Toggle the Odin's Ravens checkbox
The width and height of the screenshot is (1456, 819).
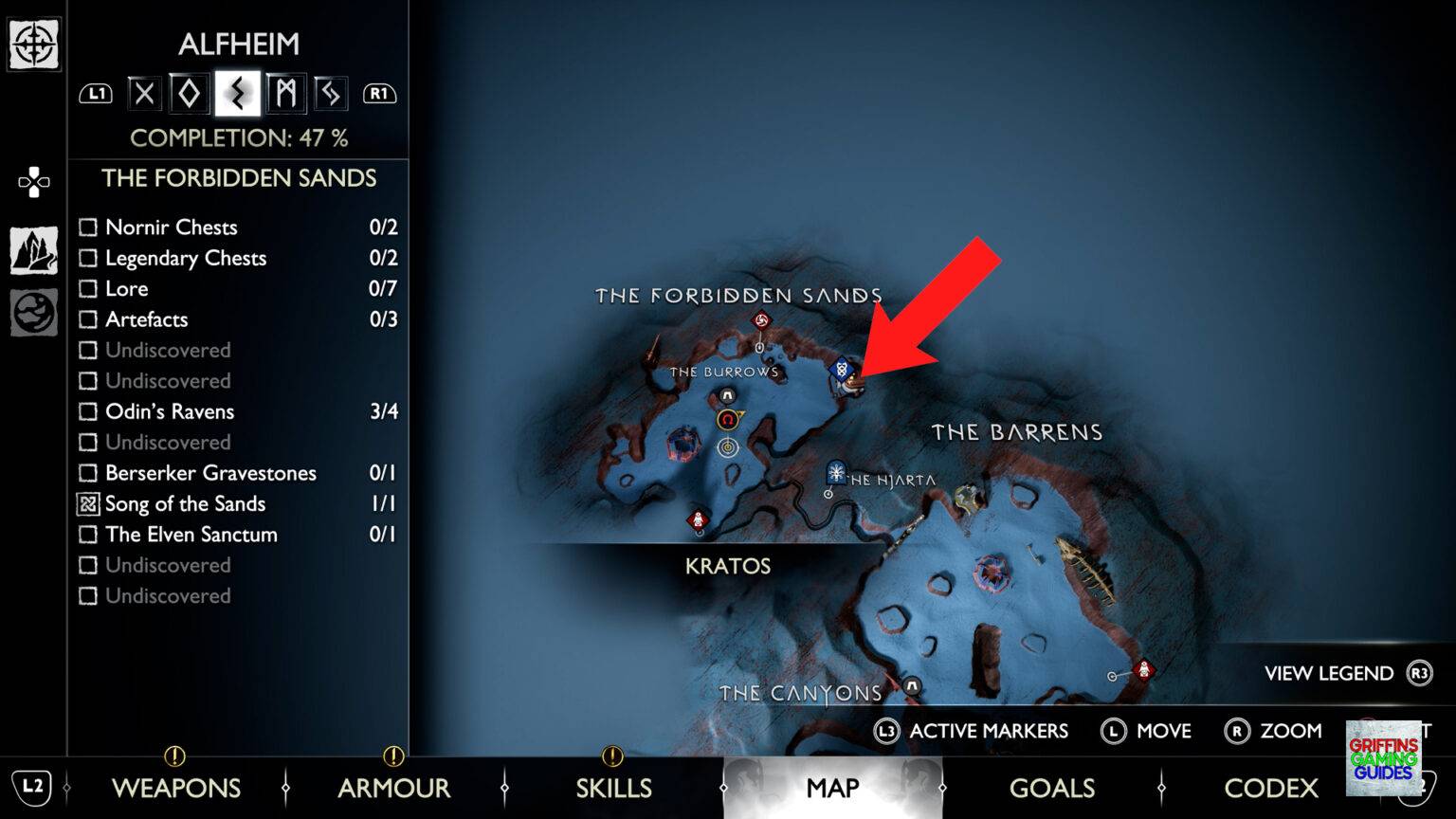coord(89,411)
